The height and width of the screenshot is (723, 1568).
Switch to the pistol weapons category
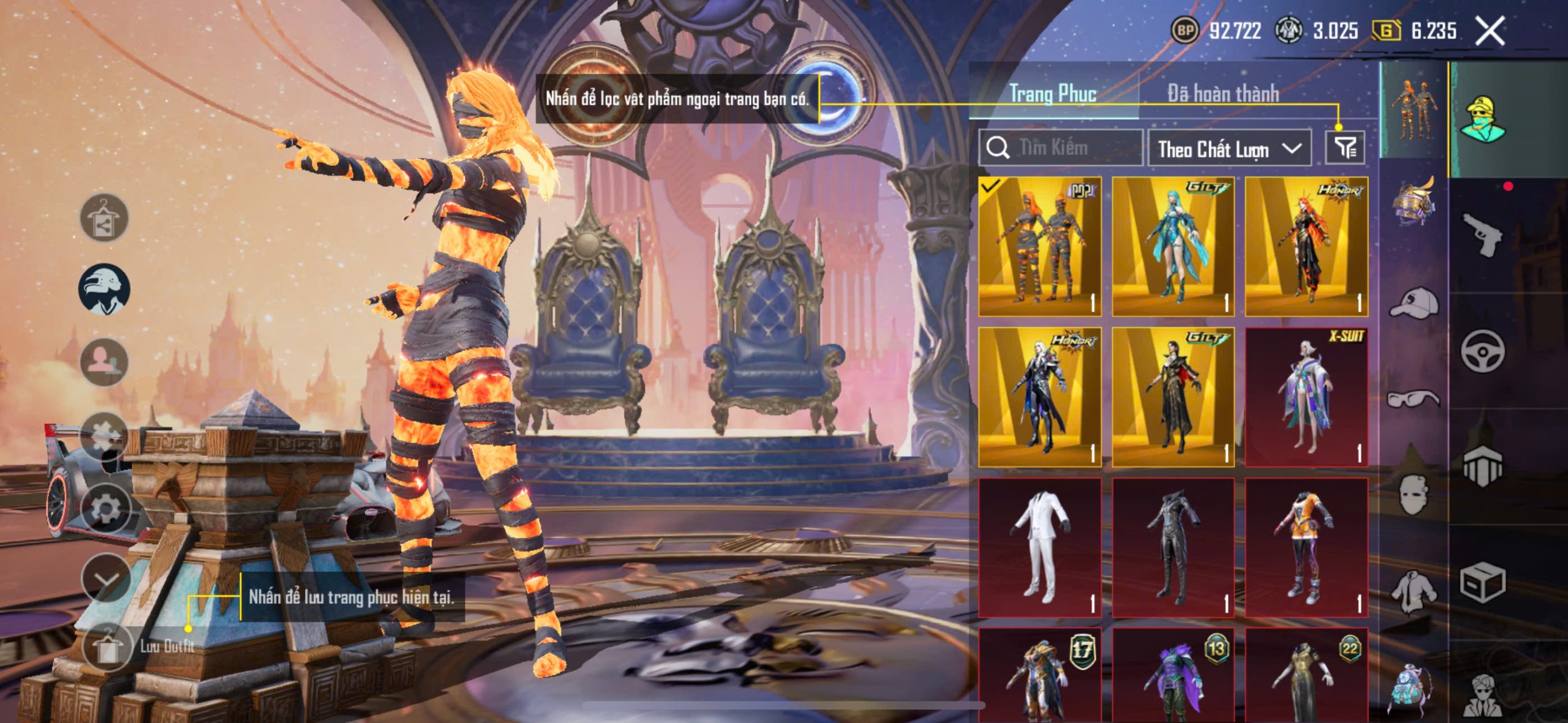pos(1482,234)
